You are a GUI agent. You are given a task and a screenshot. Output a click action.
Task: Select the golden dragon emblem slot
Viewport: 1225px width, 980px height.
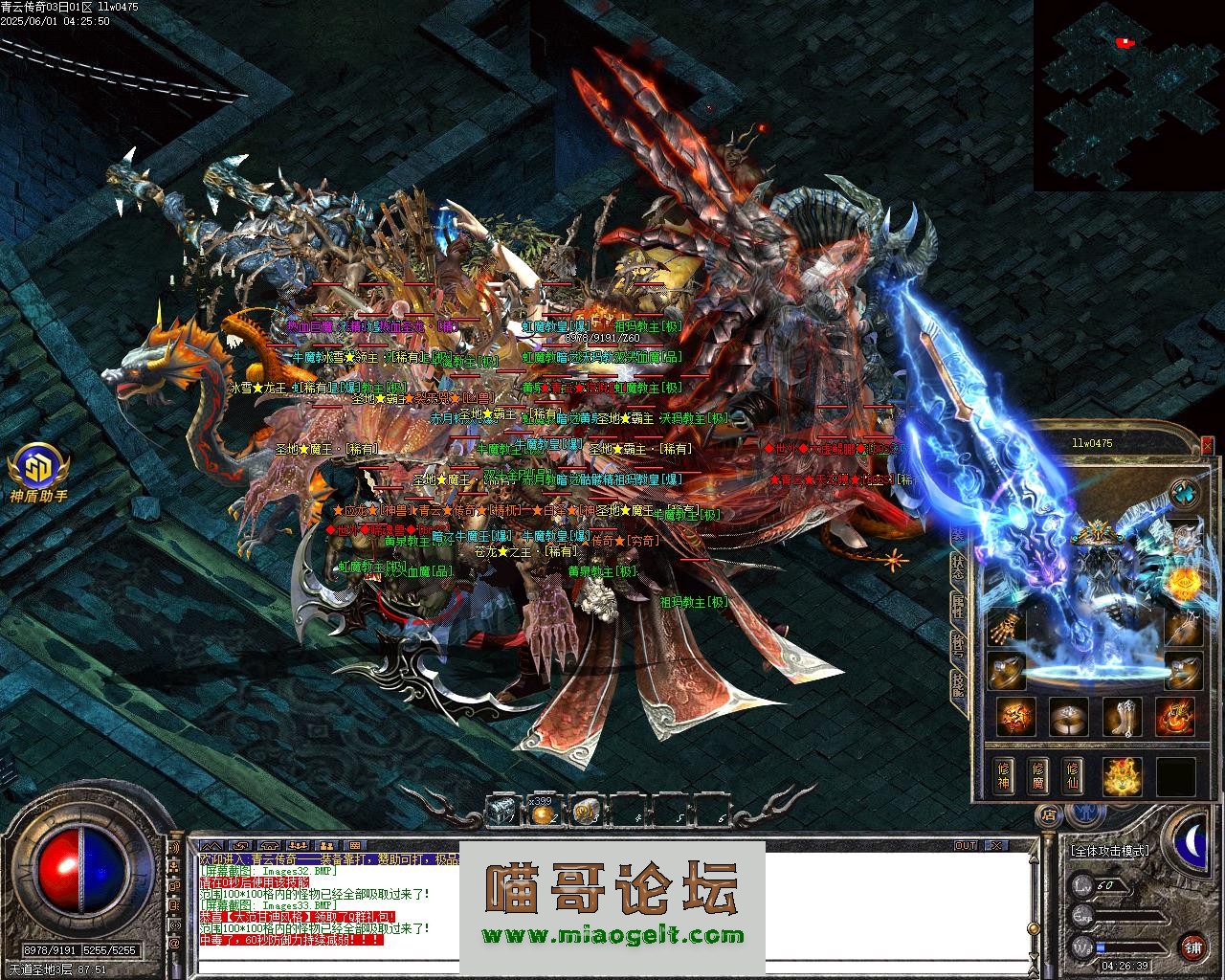point(1122,777)
